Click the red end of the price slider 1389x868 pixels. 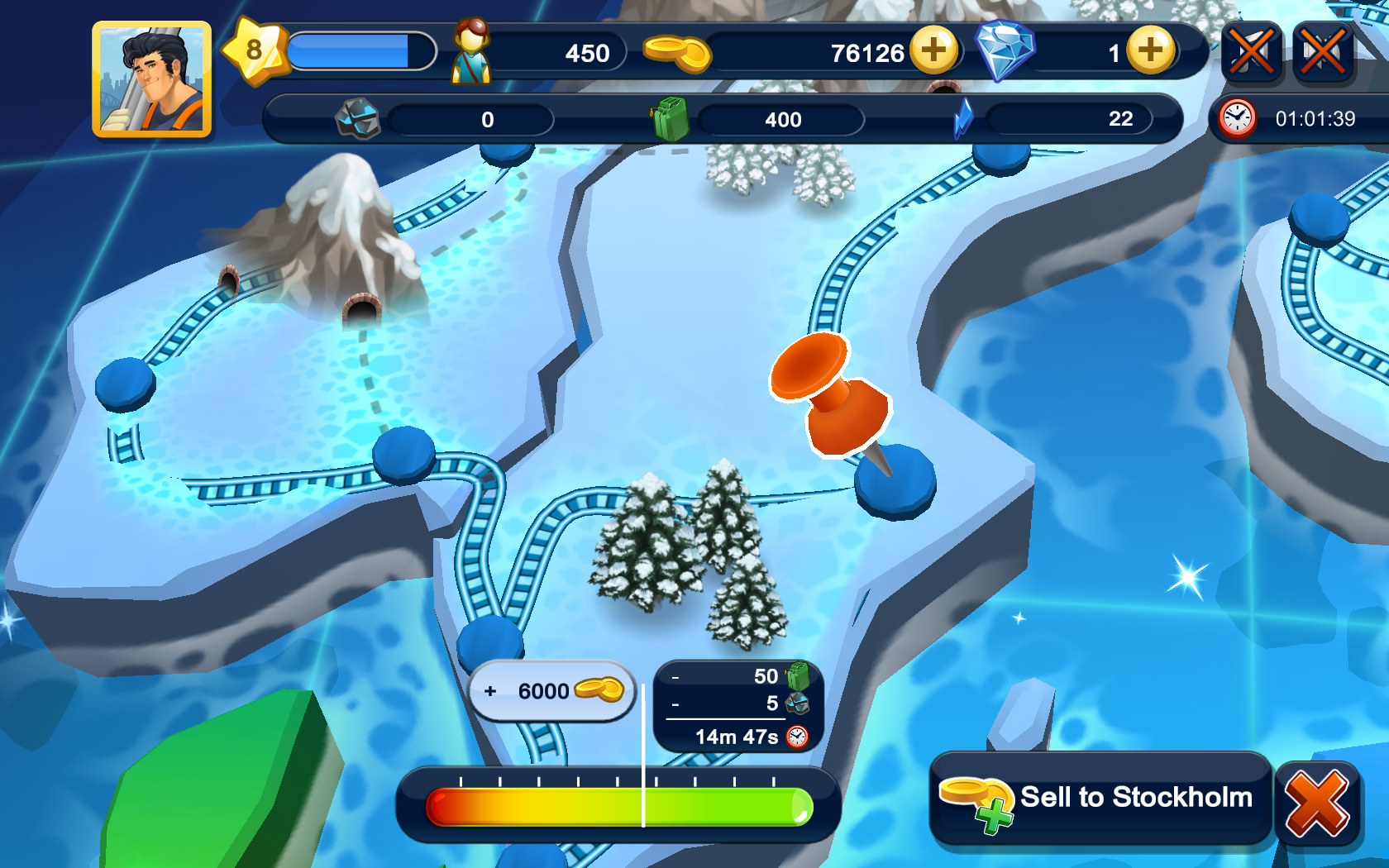440,807
